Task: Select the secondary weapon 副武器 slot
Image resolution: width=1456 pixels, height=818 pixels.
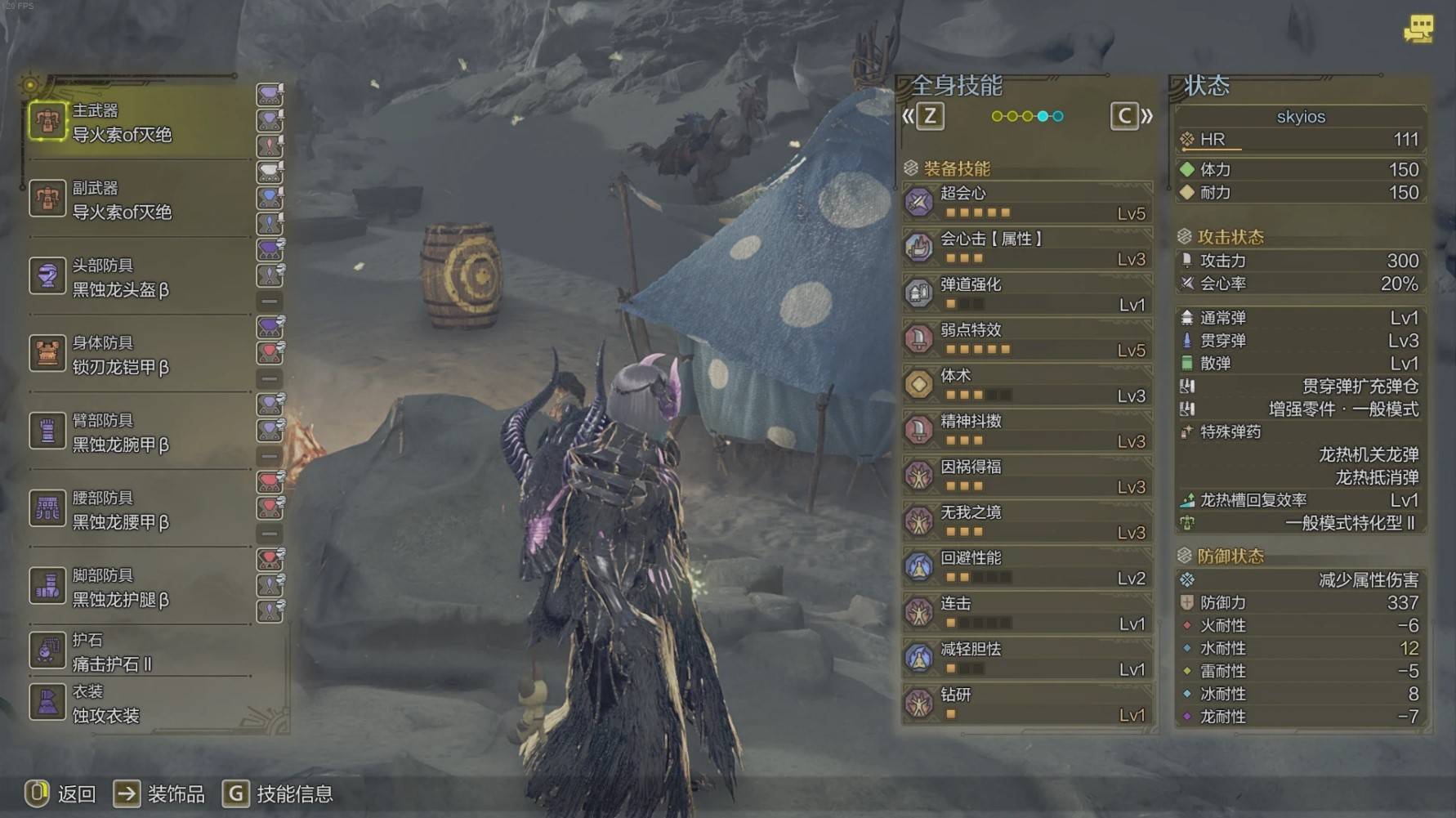Action: 139,200
